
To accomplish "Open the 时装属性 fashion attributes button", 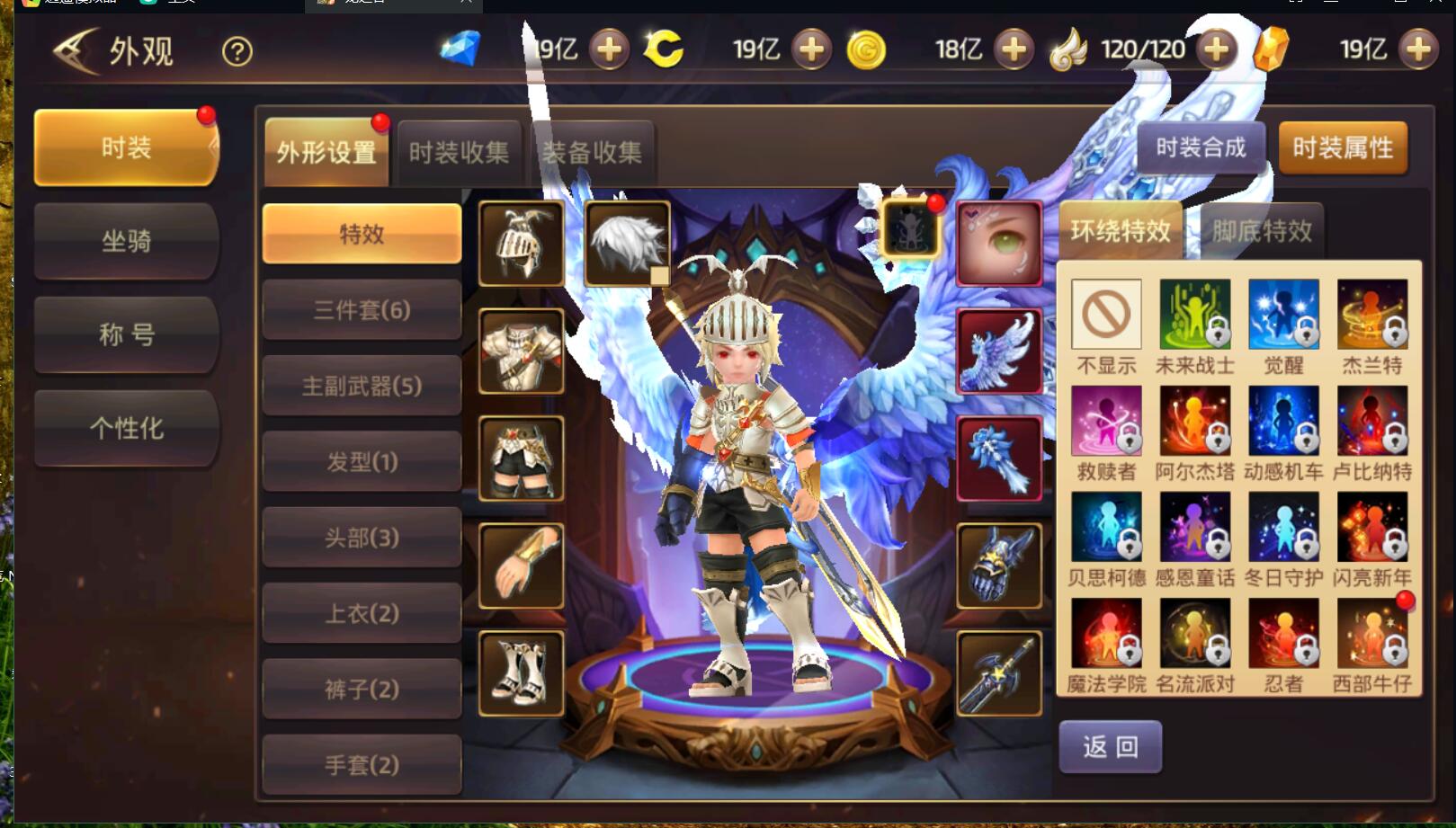I will (x=1342, y=147).
